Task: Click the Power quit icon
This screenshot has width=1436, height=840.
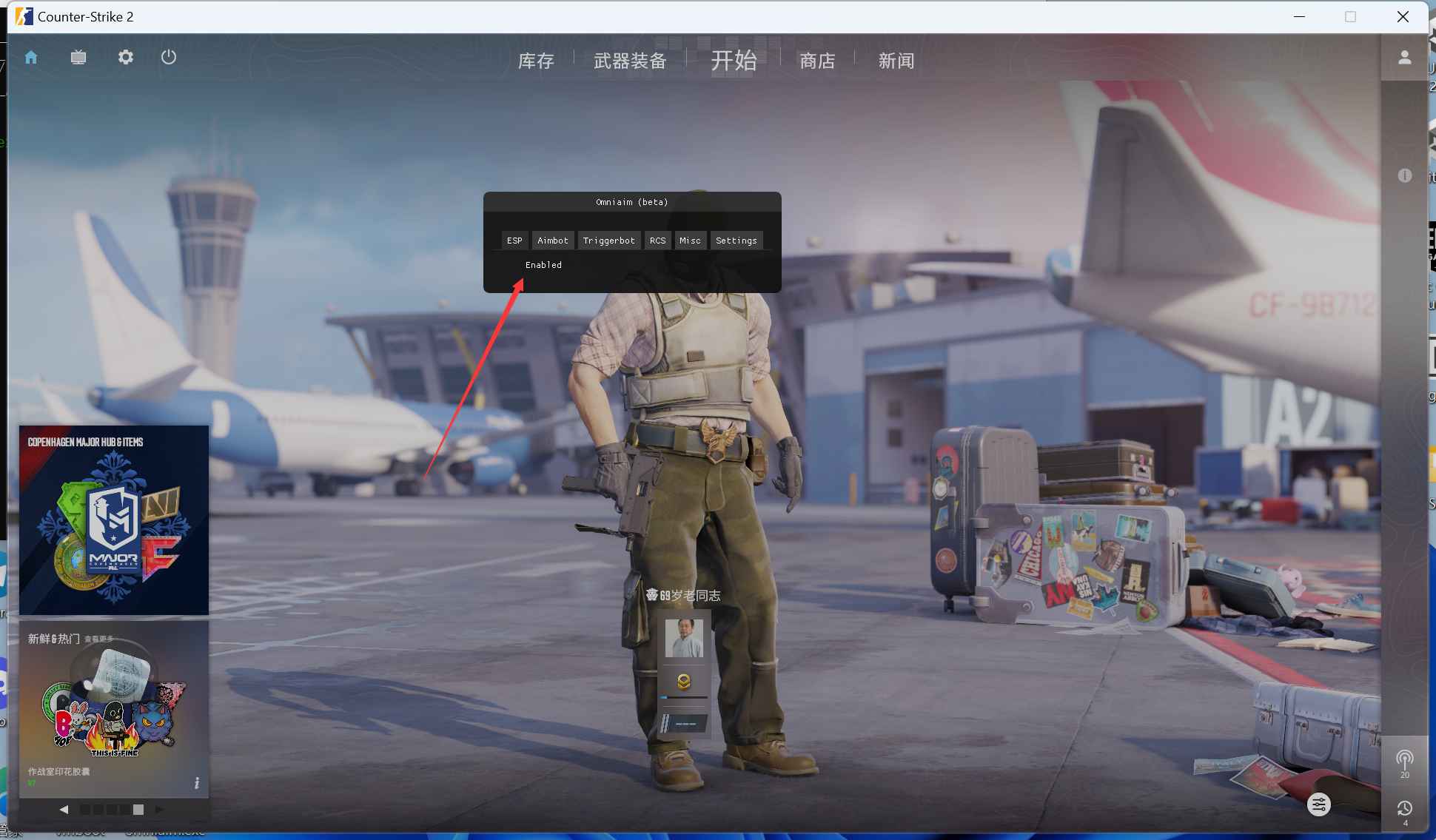Action: (168, 57)
